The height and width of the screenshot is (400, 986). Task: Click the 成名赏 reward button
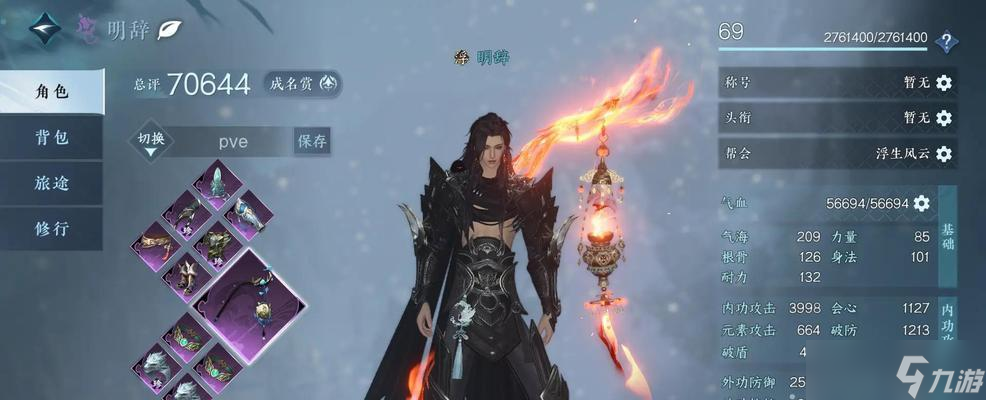[x=302, y=84]
